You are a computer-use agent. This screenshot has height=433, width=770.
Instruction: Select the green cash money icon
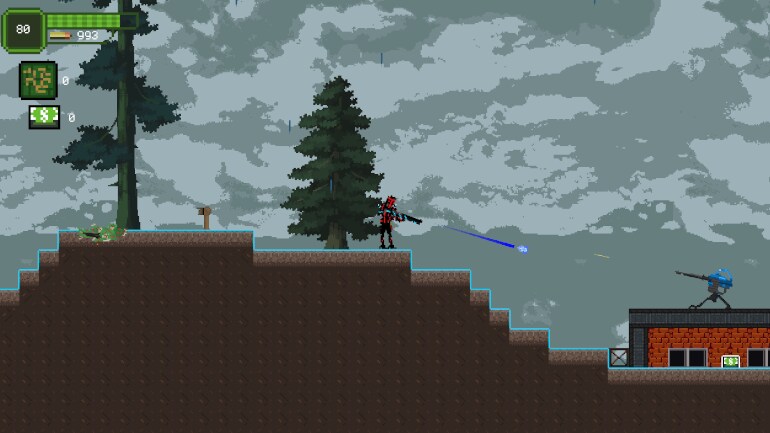[x=44, y=117]
